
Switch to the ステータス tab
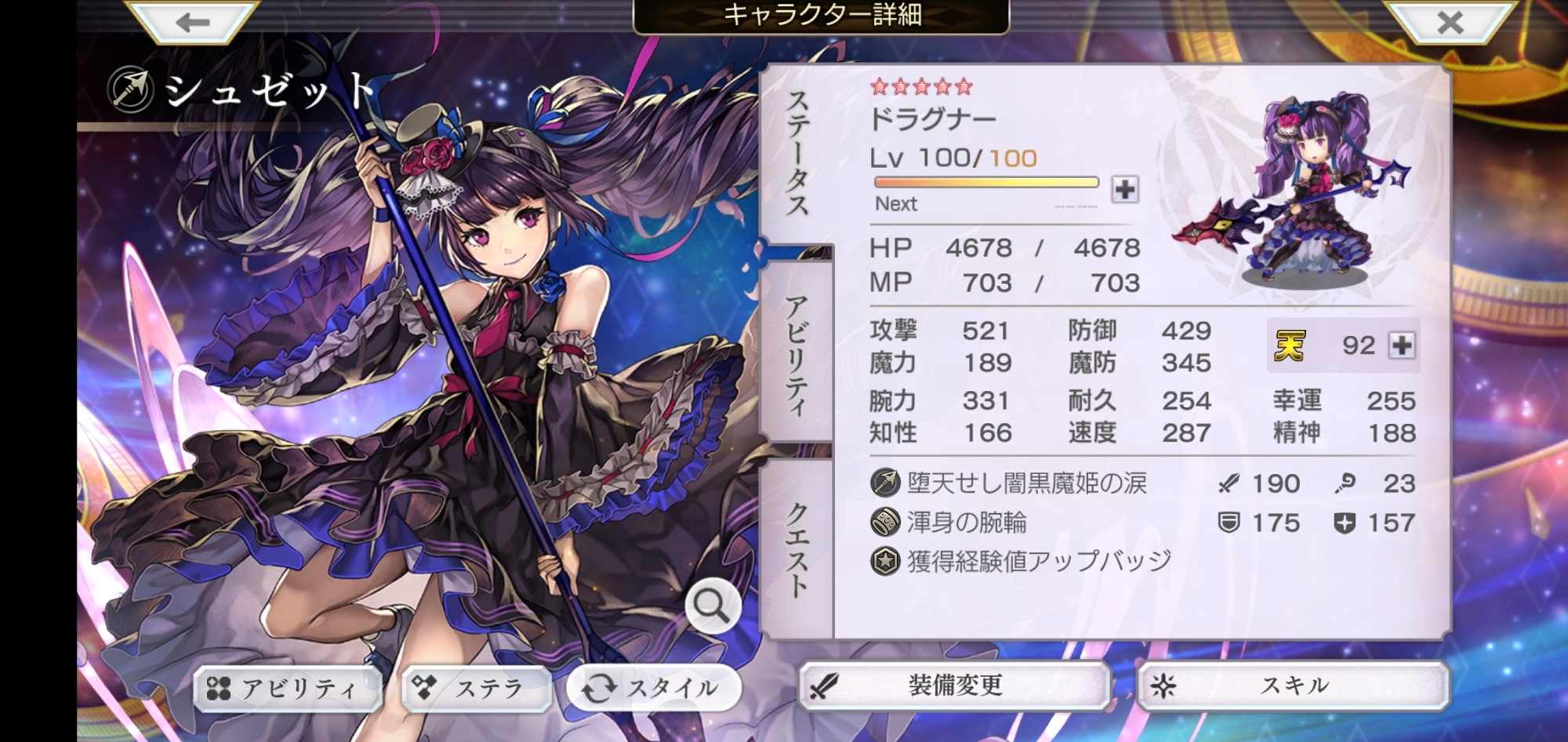[797, 153]
